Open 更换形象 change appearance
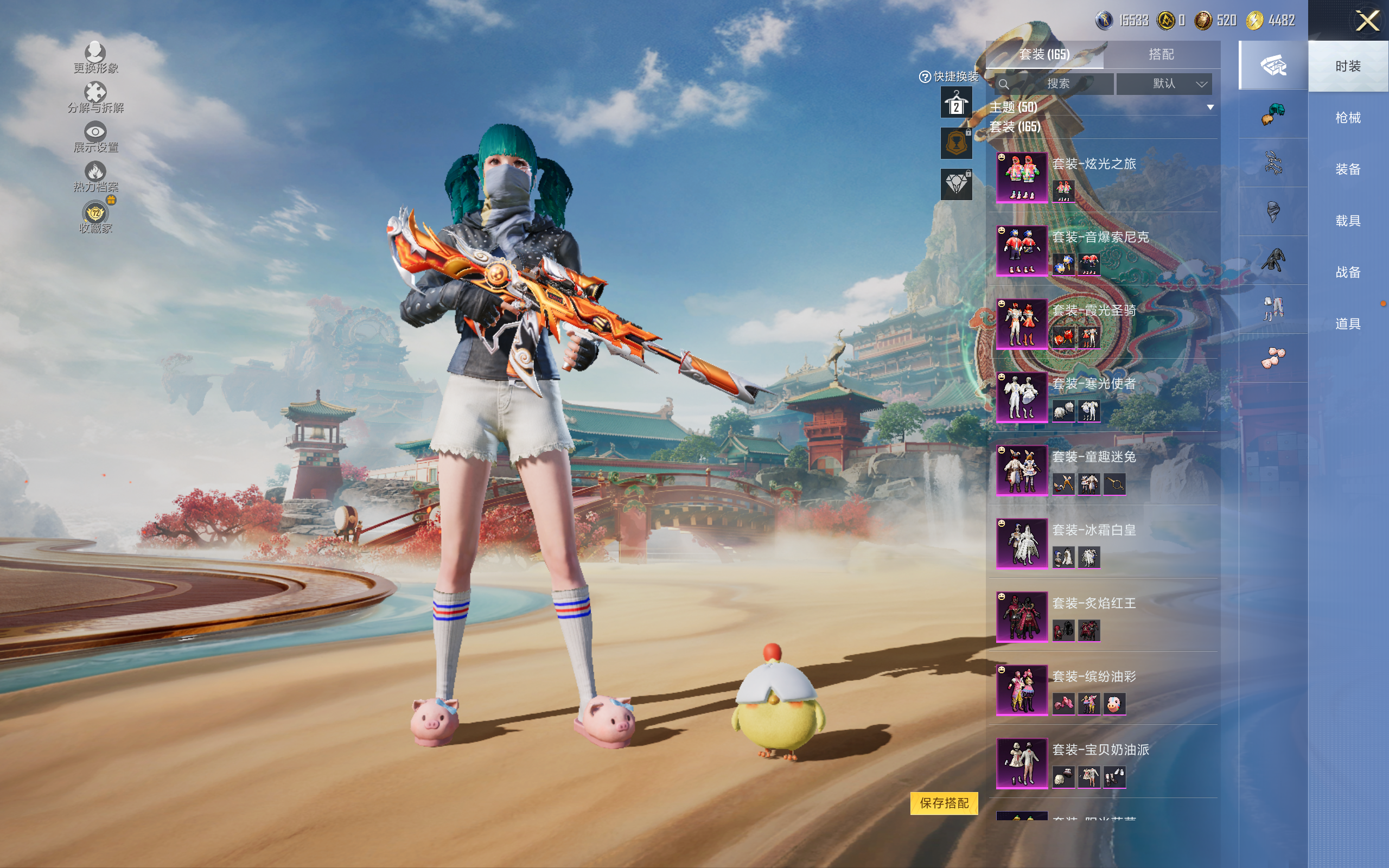This screenshot has width=1389, height=868. click(95, 58)
